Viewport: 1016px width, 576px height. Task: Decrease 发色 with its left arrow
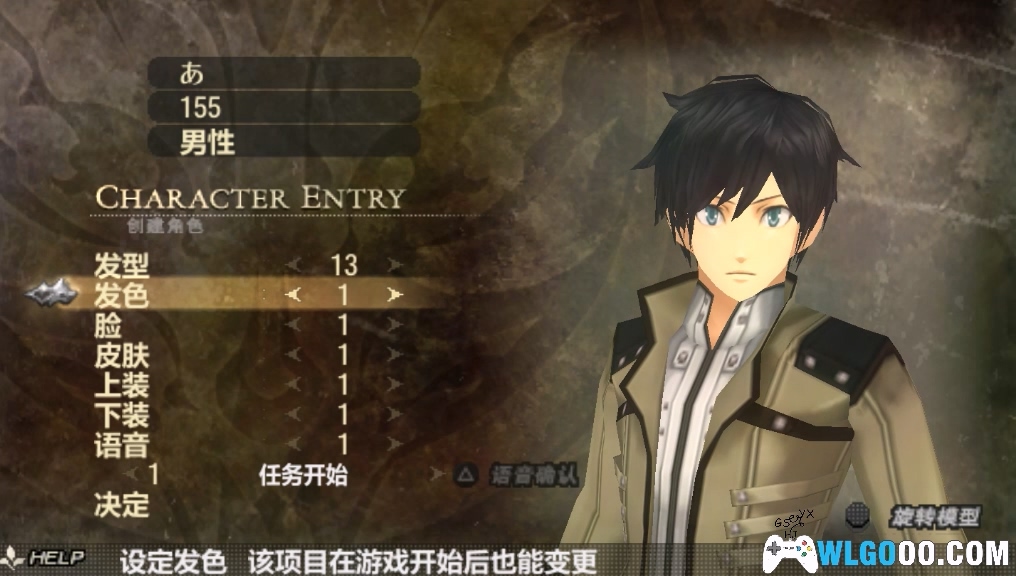coord(292,295)
